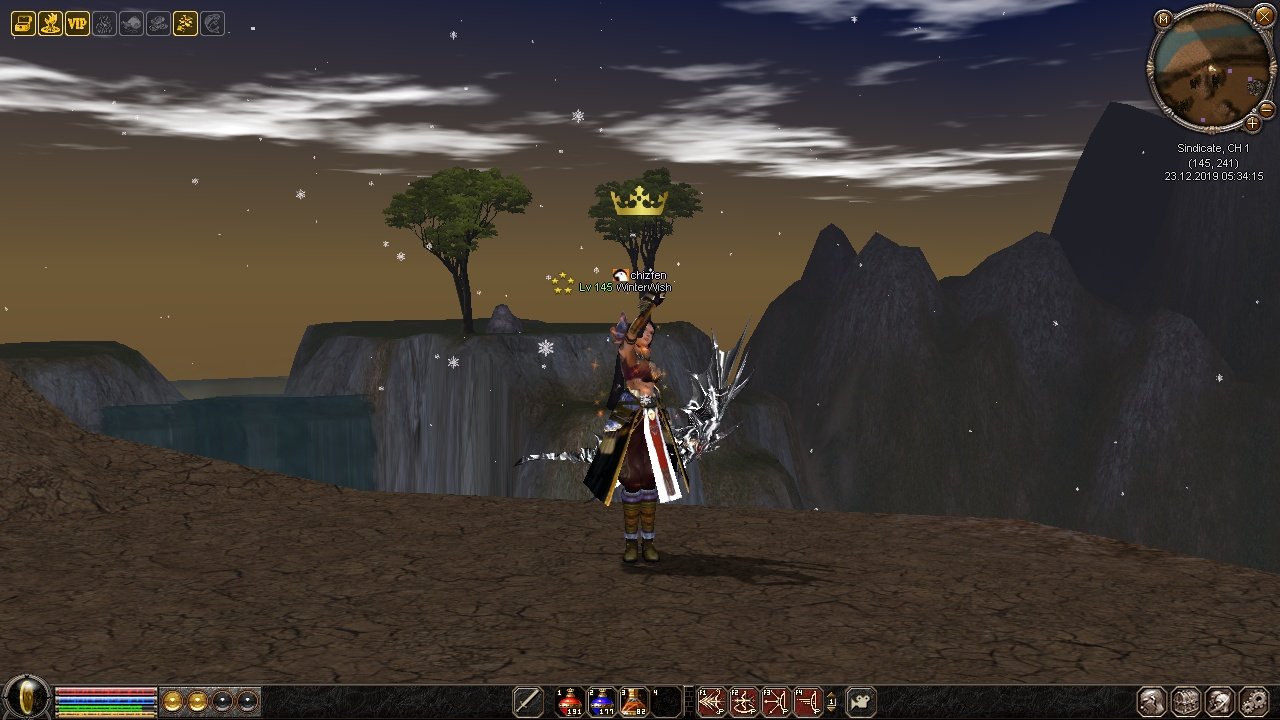Select the golden sparkle buff icon
This screenshot has height=720, width=1280.
tap(185, 24)
